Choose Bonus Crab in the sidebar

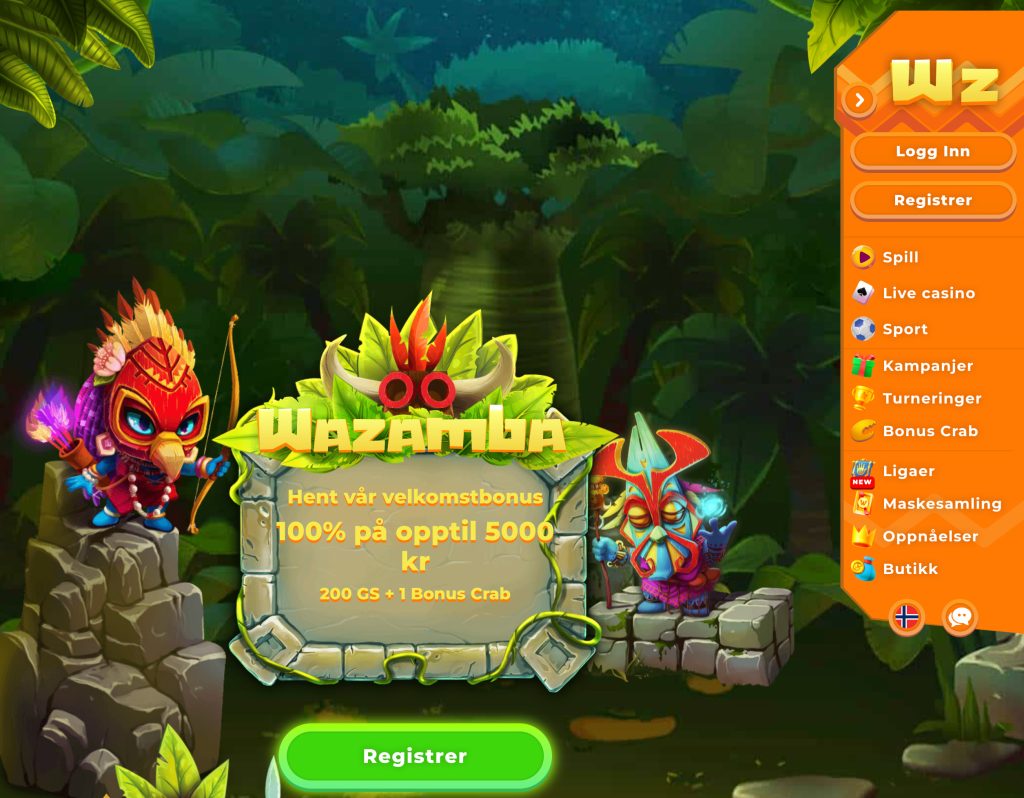point(929,431)
